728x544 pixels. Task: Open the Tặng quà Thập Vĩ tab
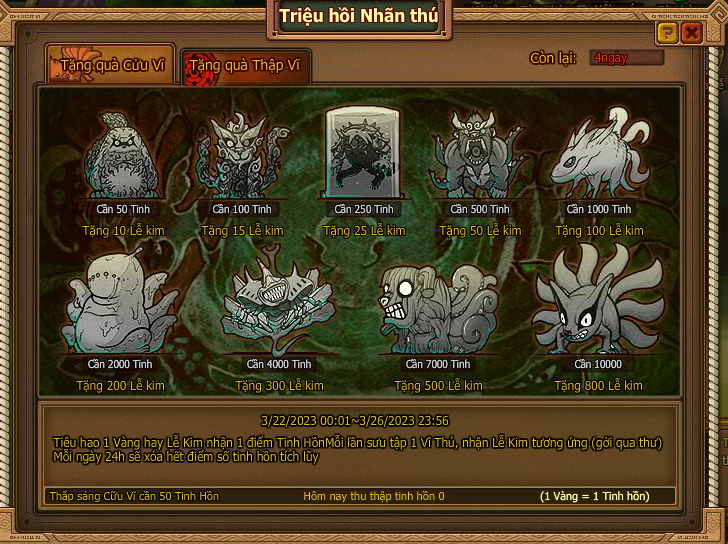click(x=246, y=68)
